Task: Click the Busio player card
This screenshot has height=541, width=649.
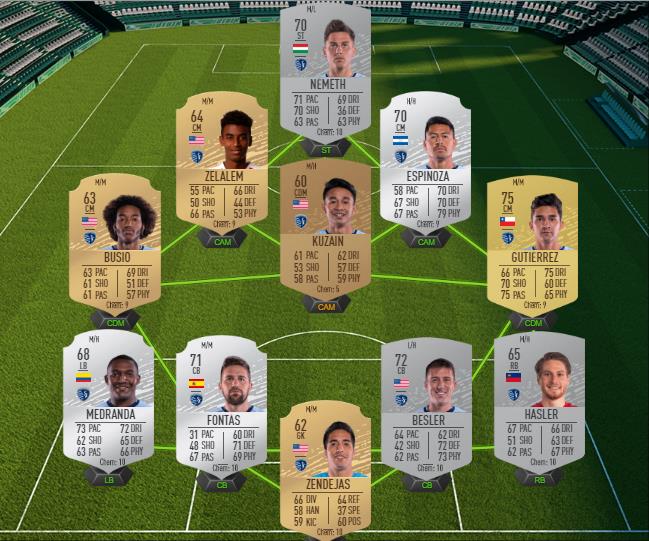Action: (116, 244)
